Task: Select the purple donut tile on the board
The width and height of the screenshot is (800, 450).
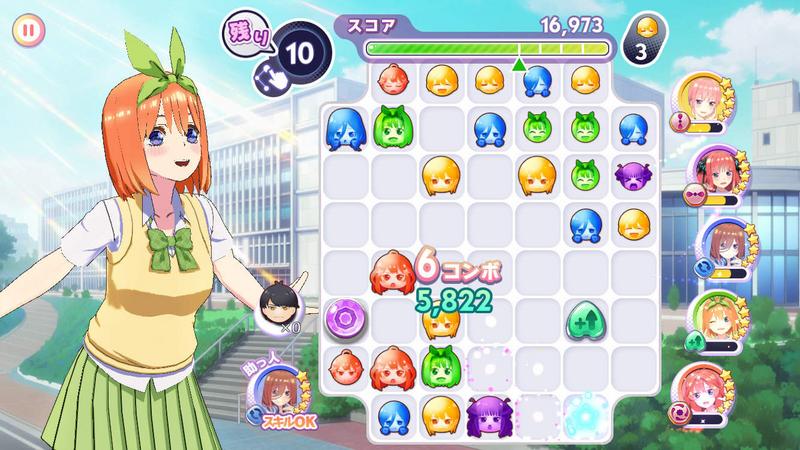Action: click(345, 320)
